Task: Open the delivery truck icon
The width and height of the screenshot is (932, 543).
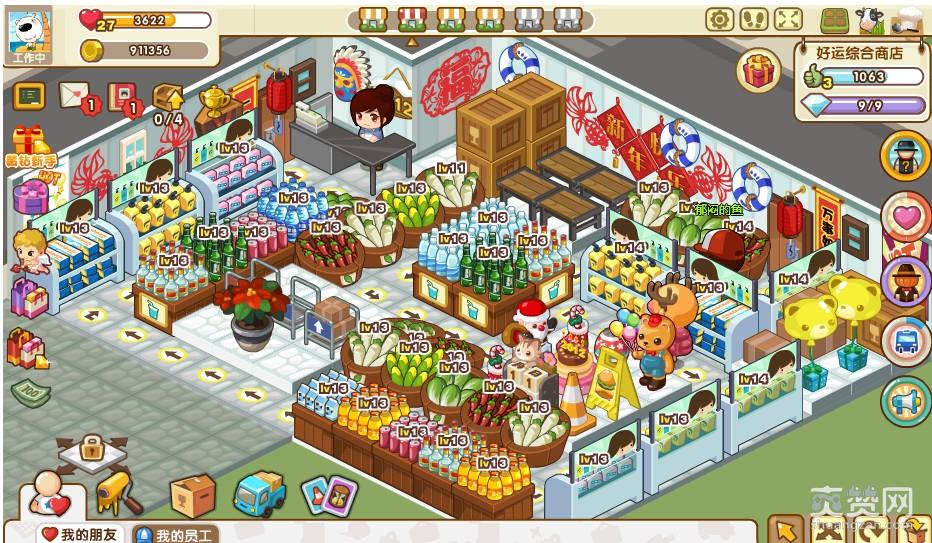Action: tap(259, 493)
